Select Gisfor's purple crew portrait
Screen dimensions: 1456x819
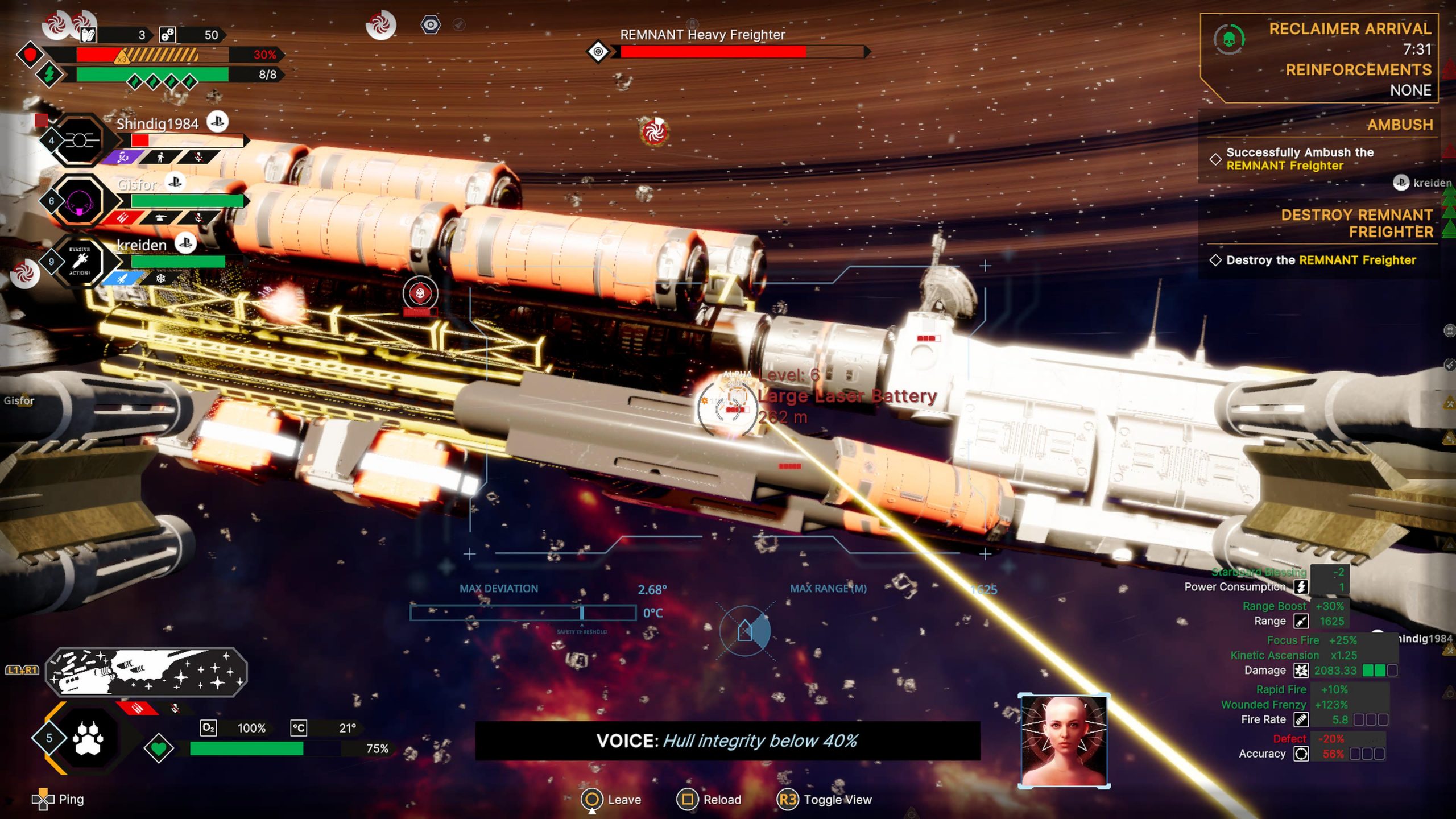coord(79,201)
